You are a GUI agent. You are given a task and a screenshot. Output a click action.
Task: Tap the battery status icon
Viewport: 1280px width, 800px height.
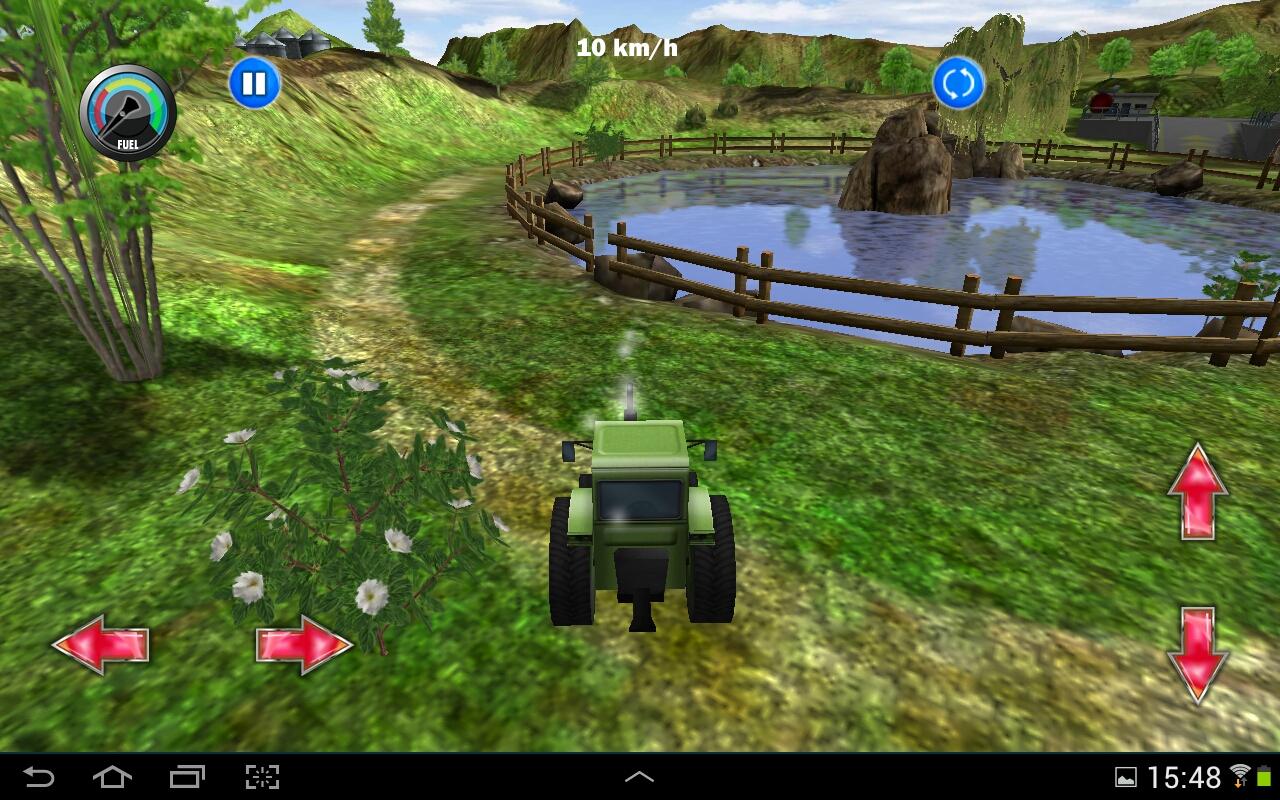pyautogui.click(x=1265, y=775)
